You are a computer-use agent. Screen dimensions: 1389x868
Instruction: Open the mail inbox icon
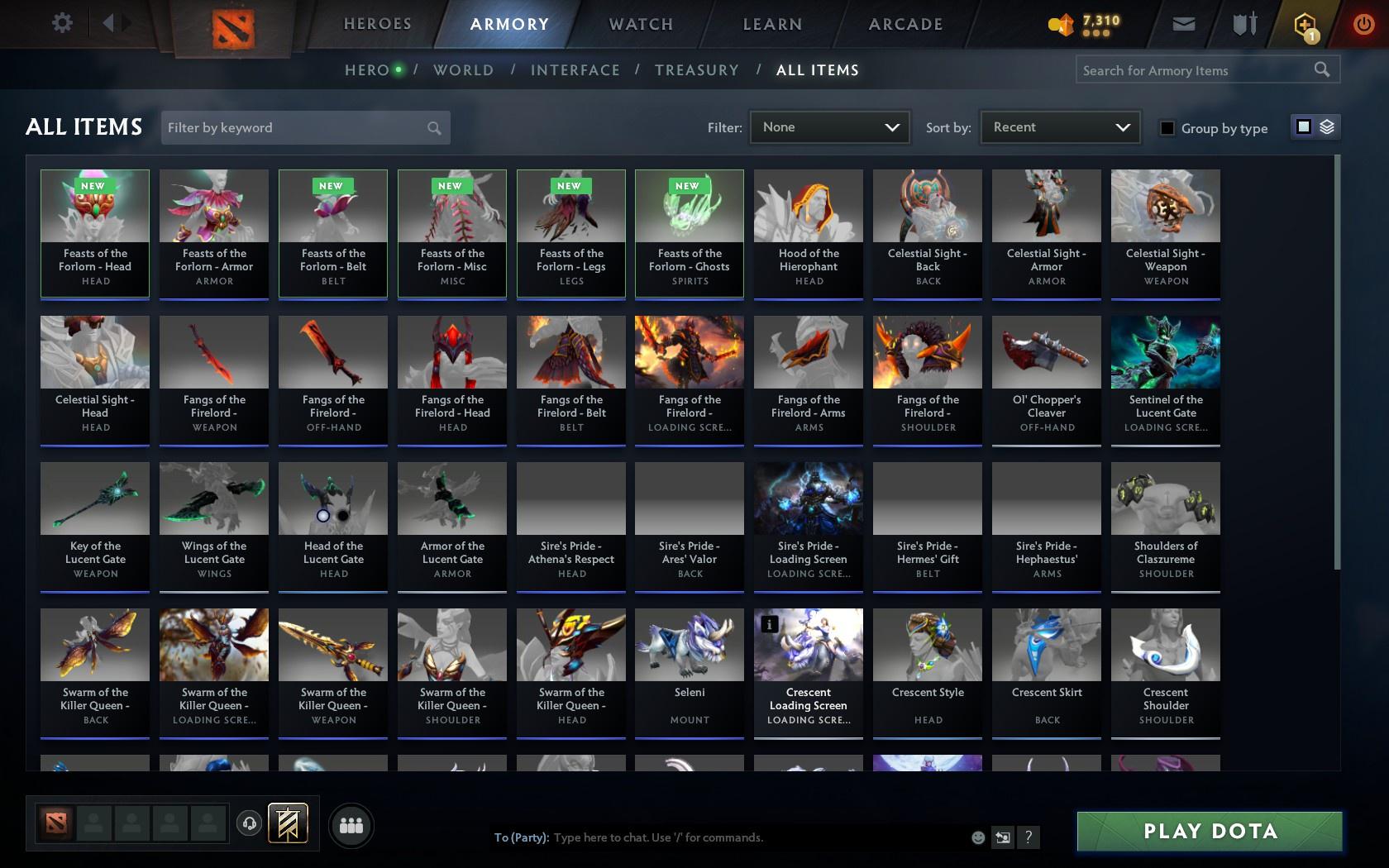click(x=1182, y=24)
